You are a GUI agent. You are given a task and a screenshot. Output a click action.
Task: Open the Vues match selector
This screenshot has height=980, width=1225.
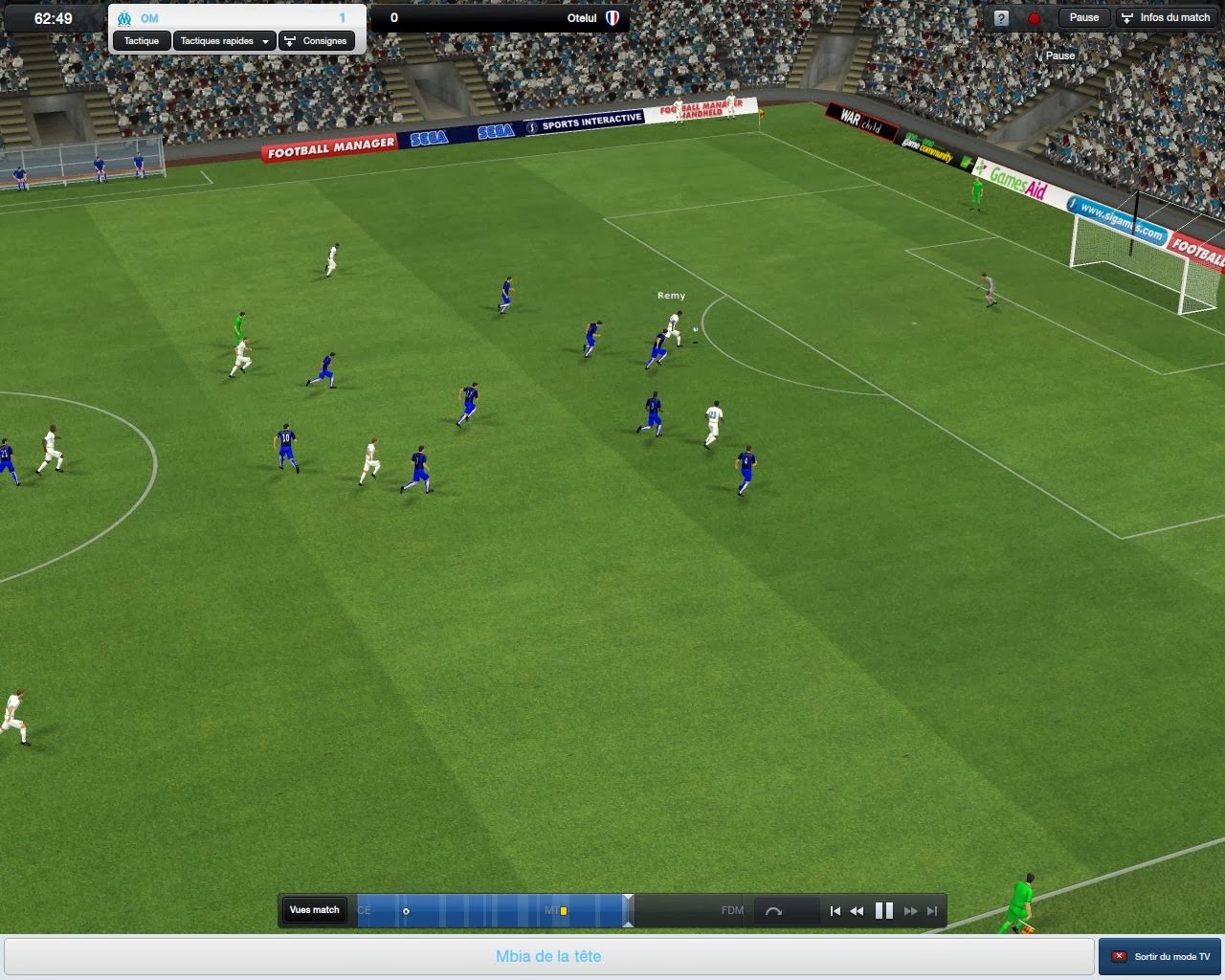point(314,910)
